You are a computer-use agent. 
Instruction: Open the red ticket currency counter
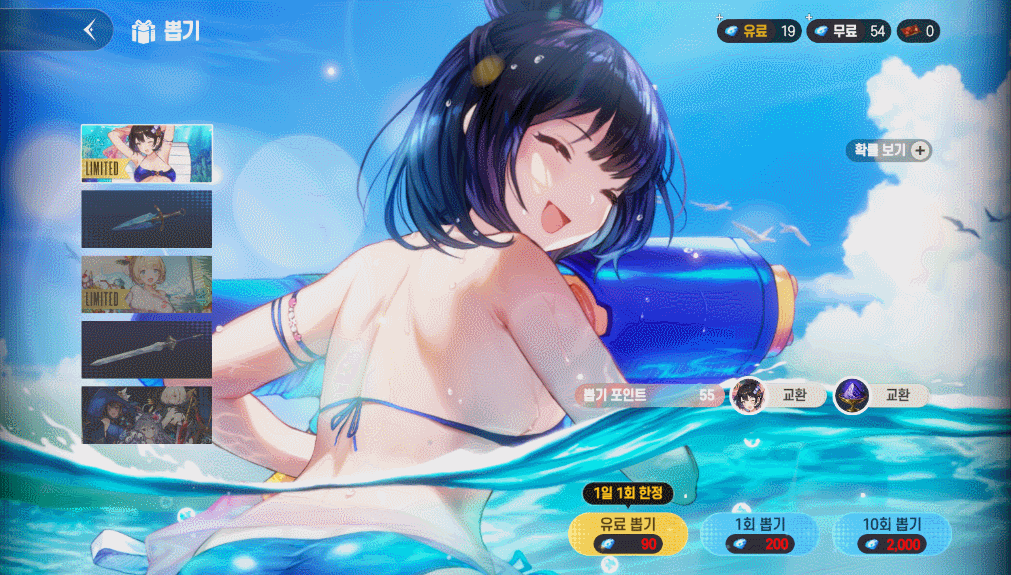pyautogui.click(x=917, y=31)
